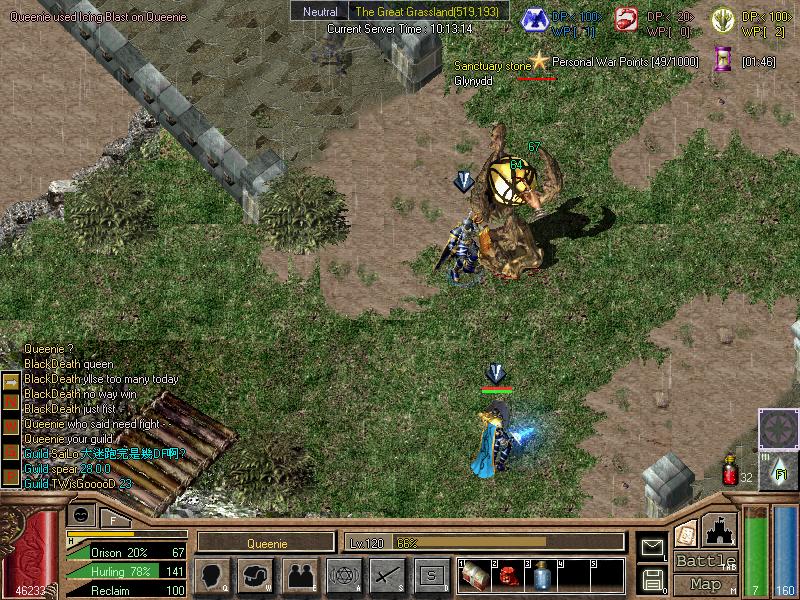Use the blue potion bottle in slot 3
This screenshot has height=600, width=800.
click(x=540, y=577)
